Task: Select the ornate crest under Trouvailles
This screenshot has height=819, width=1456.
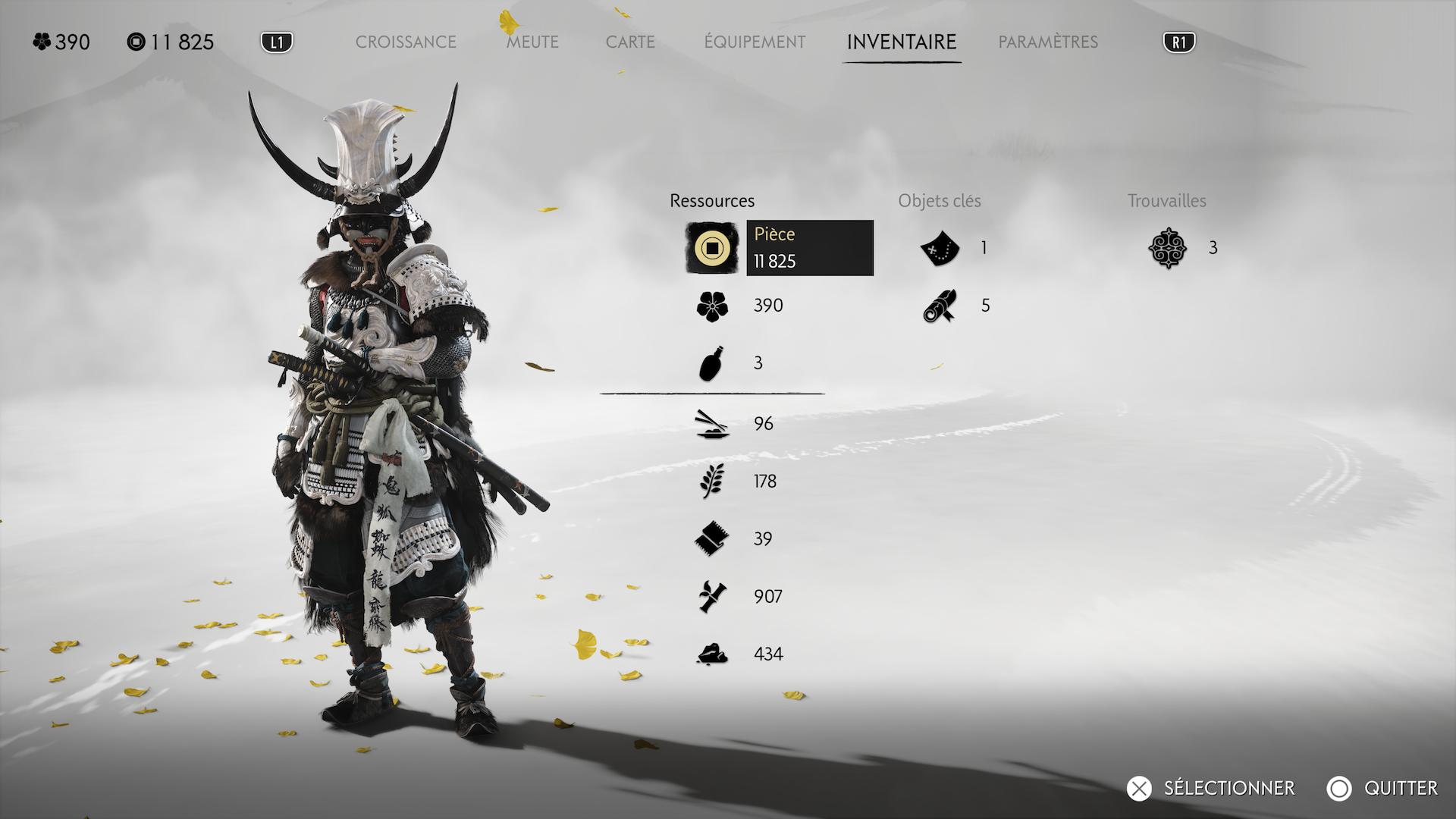Action: 1167,248
